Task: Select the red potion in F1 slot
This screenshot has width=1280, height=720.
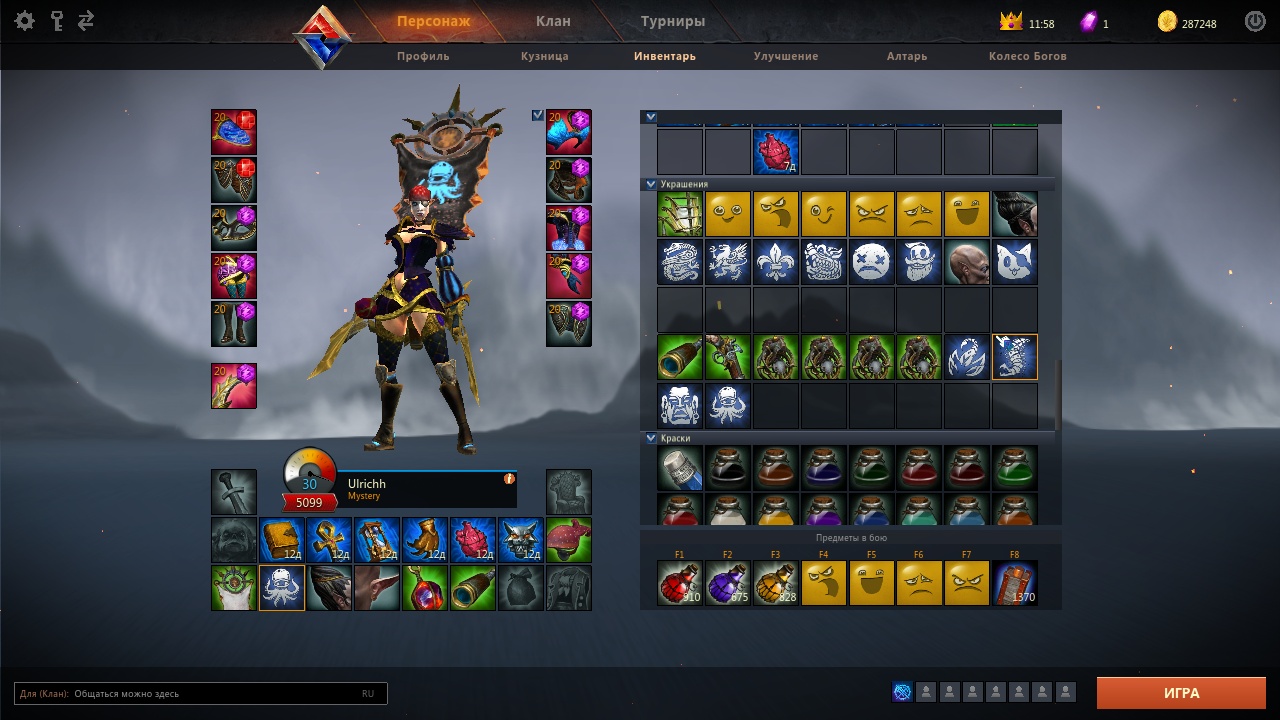Action: (680, 583)
